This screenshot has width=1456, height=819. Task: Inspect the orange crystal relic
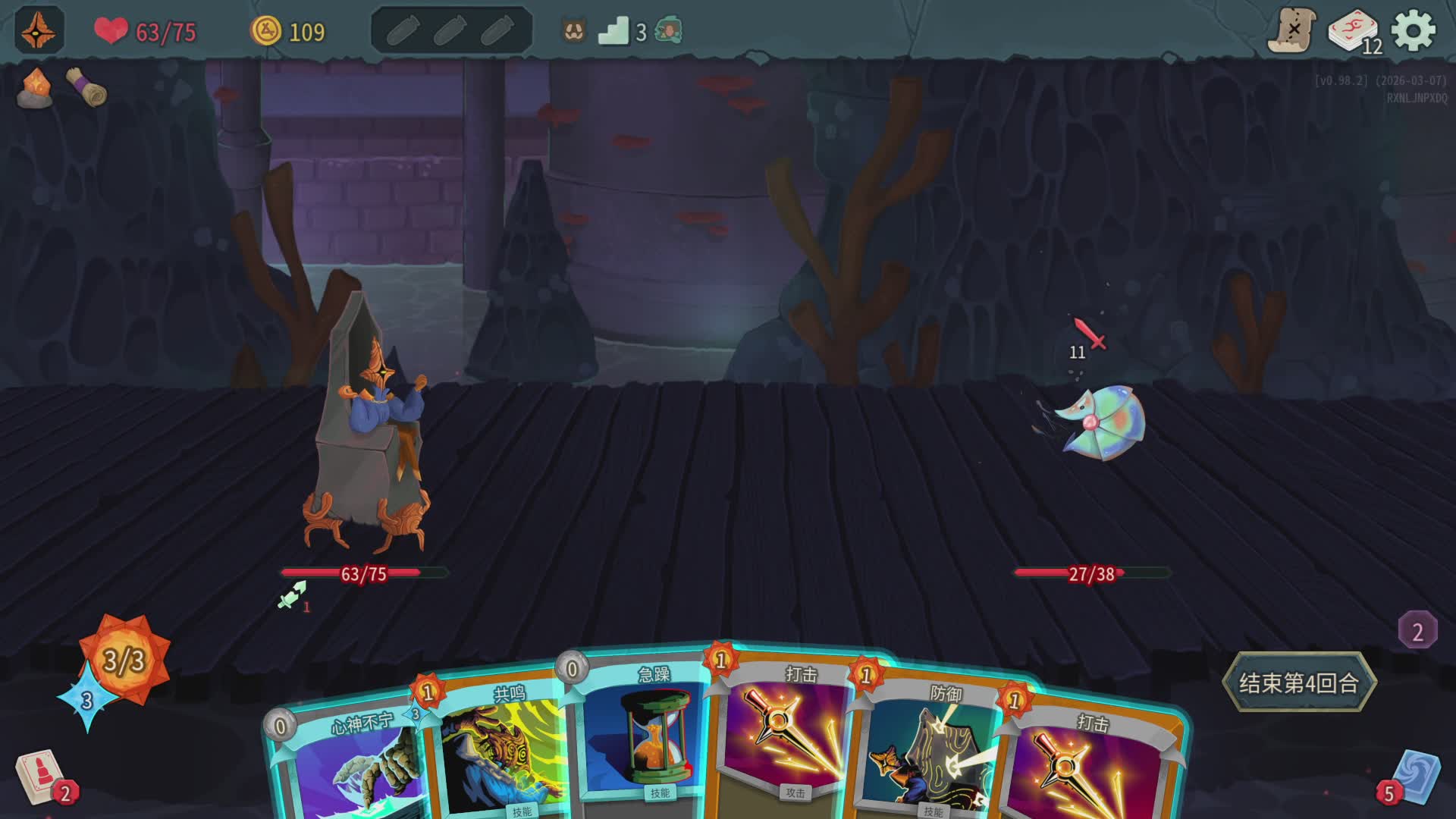35,88
